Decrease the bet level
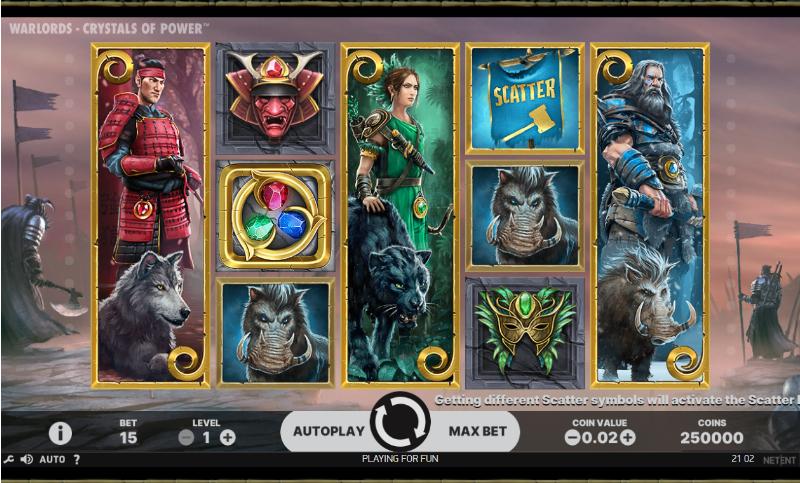Image resolution: width=800 pixels, height=483 pixels. click(x=186, y=437)
